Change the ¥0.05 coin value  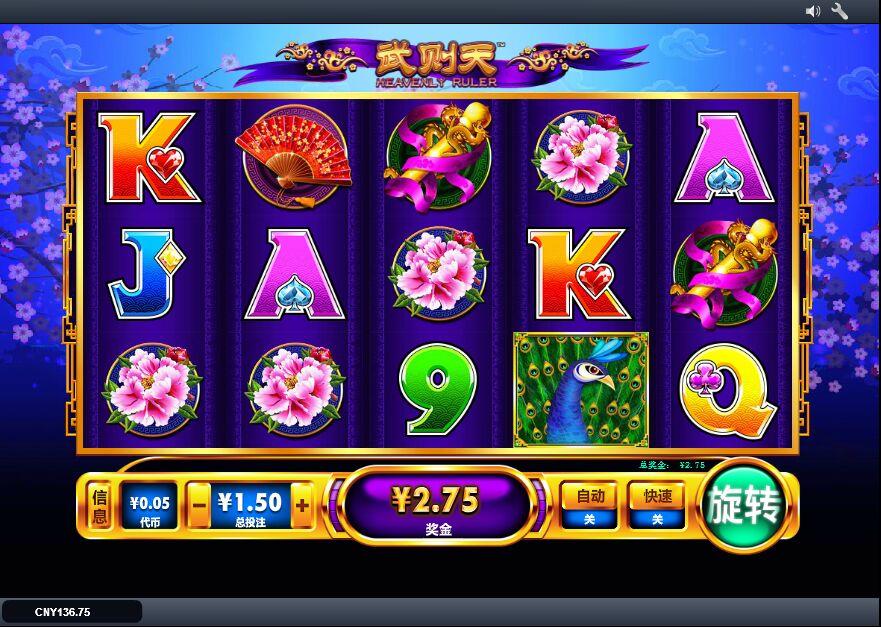click(149, 506)
